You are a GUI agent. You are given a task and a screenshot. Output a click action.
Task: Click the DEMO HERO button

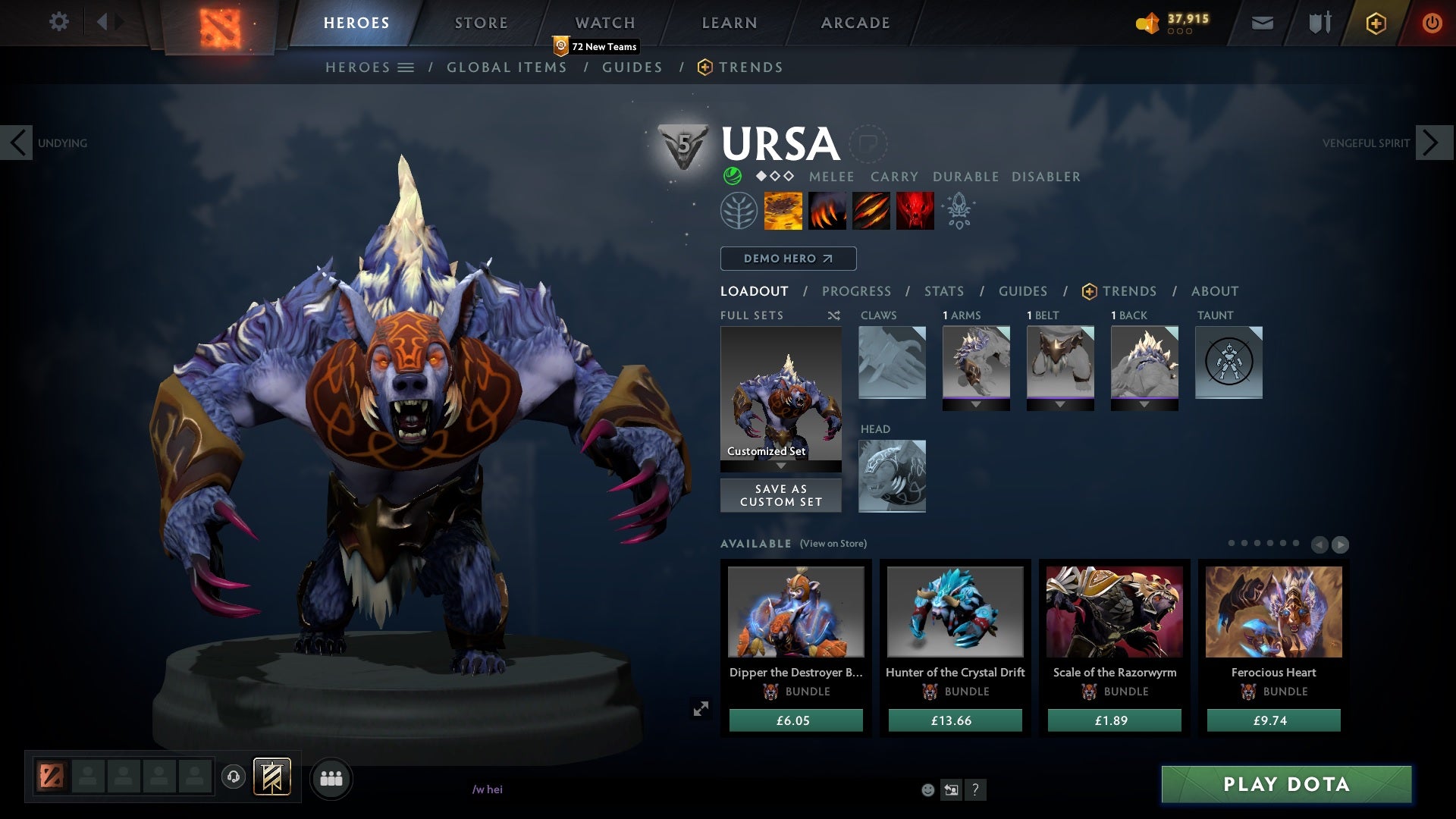[x=788, y=259]
